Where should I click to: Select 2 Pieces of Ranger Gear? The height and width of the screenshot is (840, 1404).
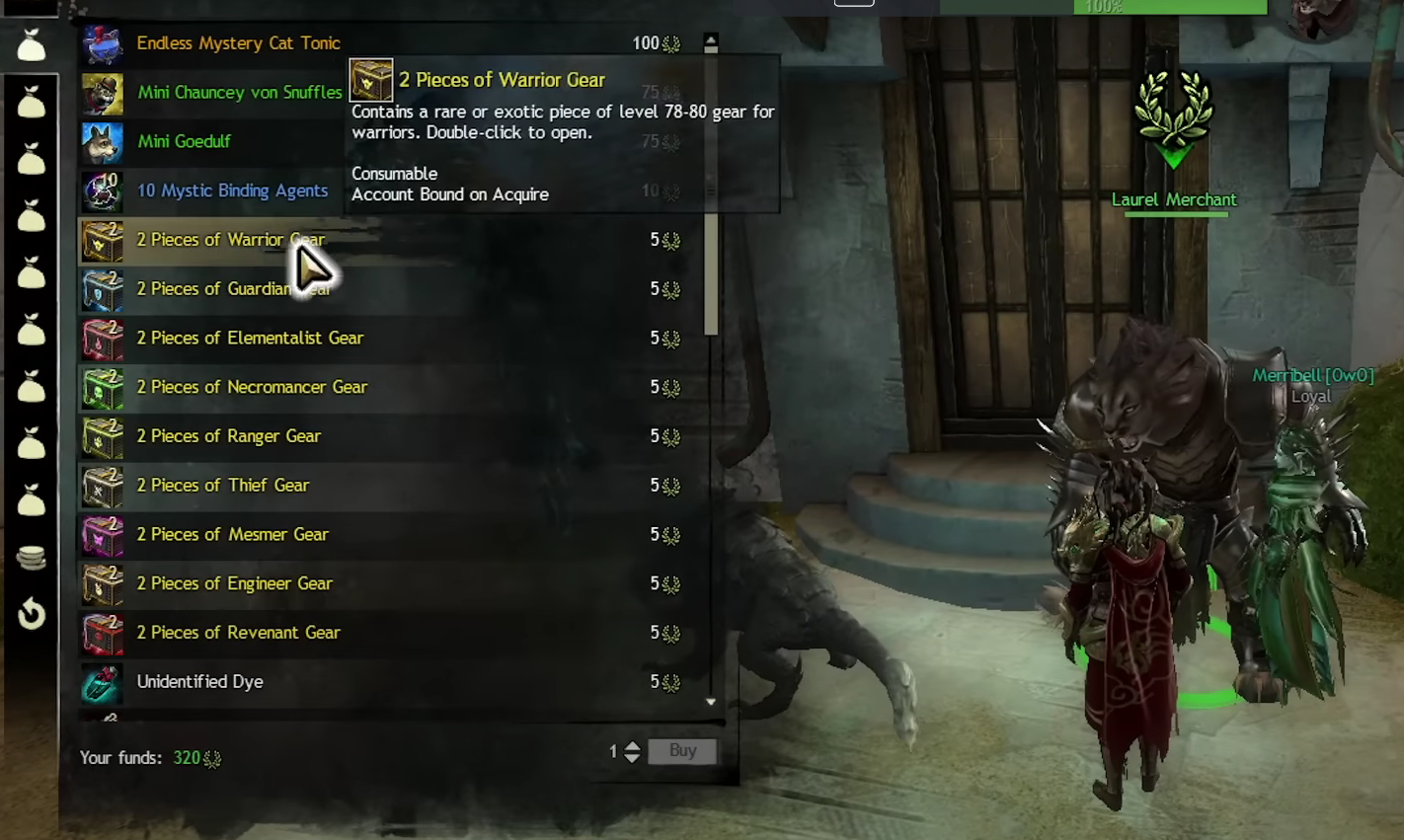228,436
